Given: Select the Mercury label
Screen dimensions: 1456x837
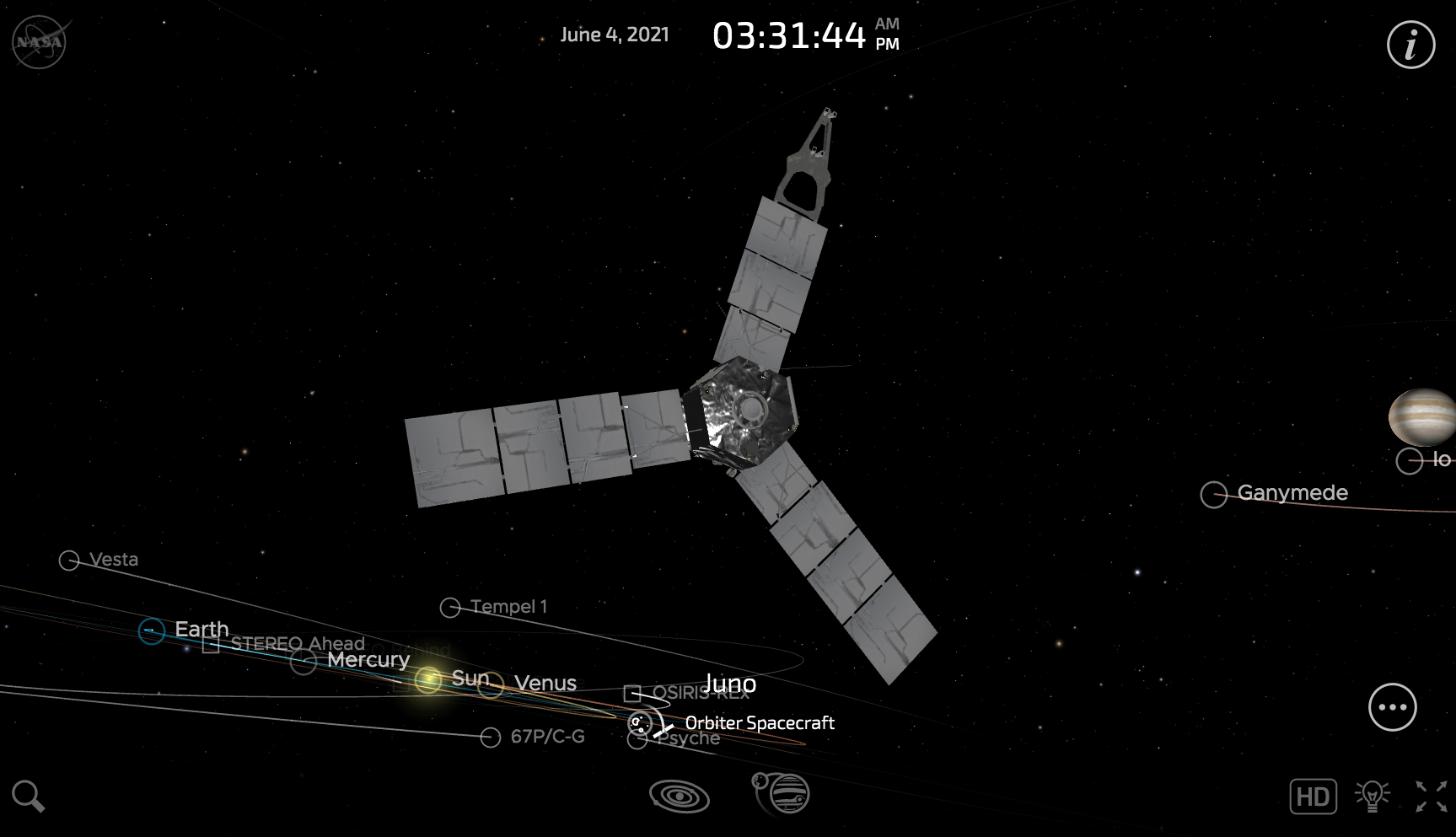Looking at the screenshot, I should 368,659.
